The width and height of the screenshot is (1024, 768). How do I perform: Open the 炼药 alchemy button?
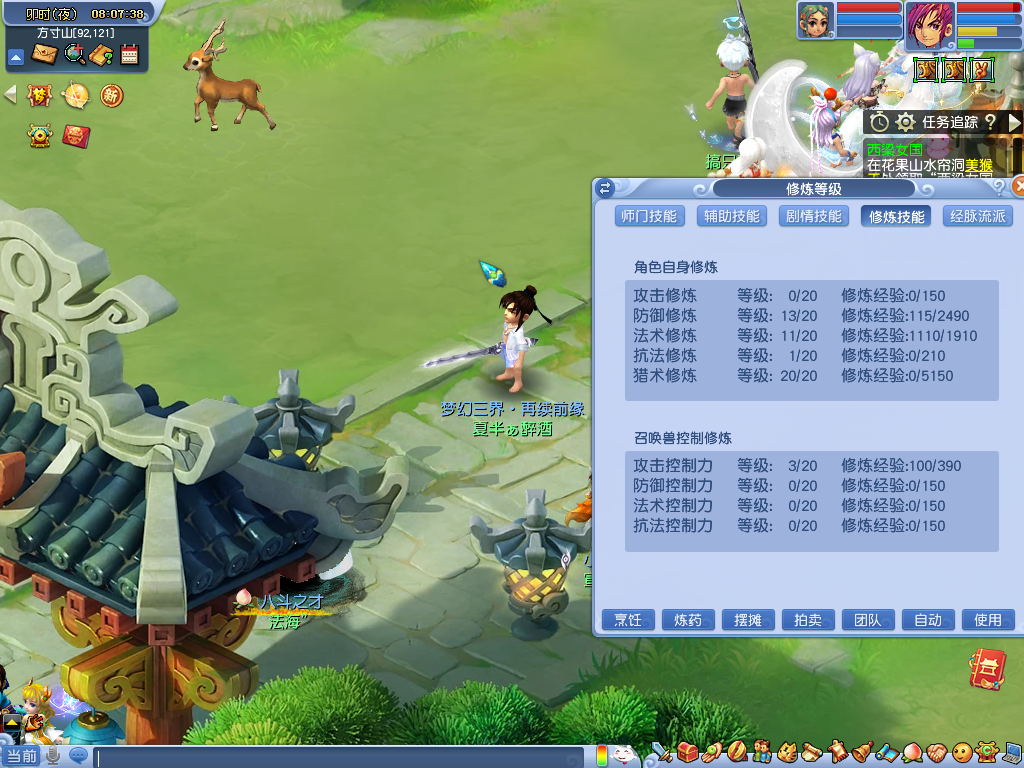(x=687, y=620)
